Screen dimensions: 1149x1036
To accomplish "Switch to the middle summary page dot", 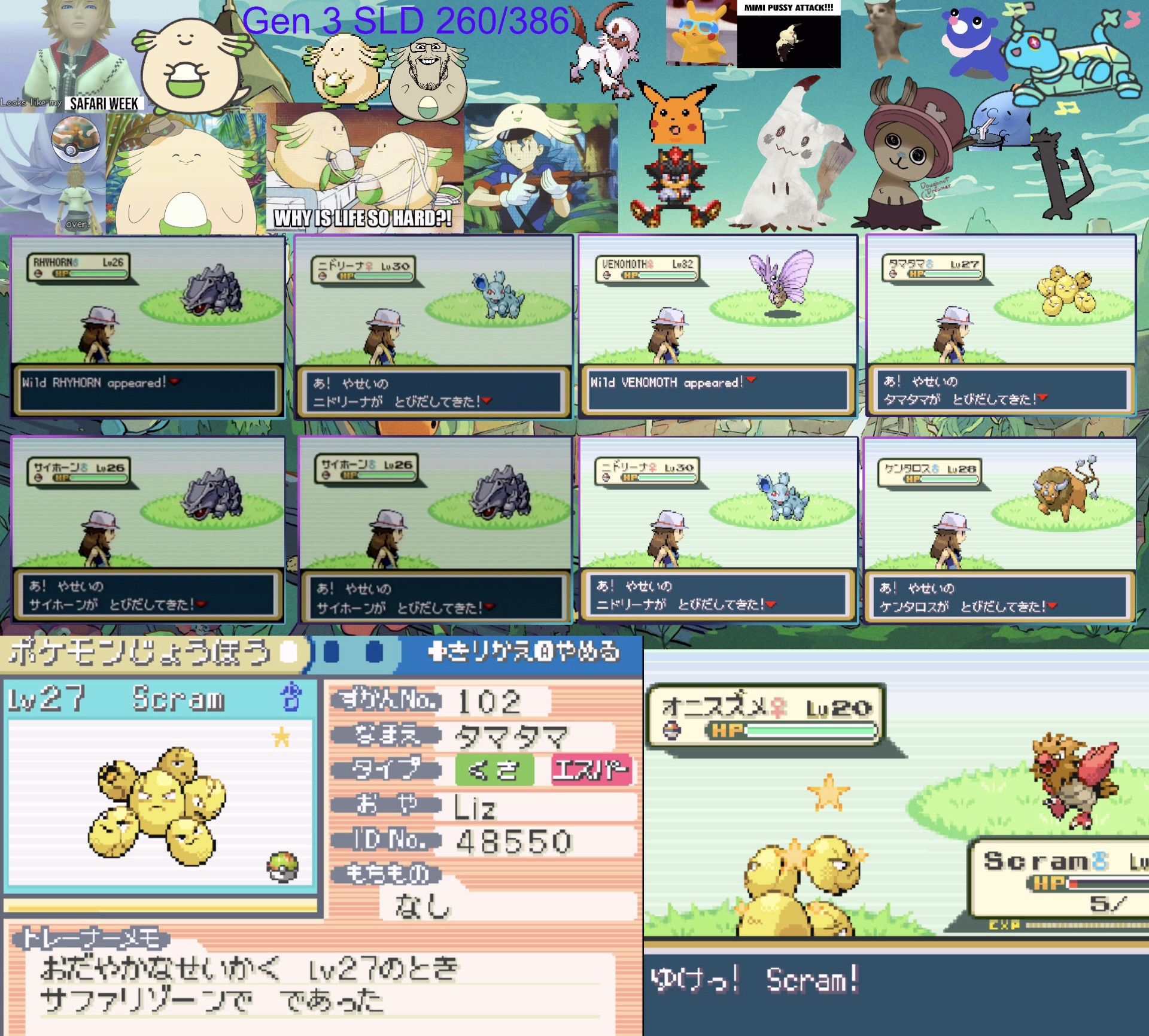I will (331, 653).
